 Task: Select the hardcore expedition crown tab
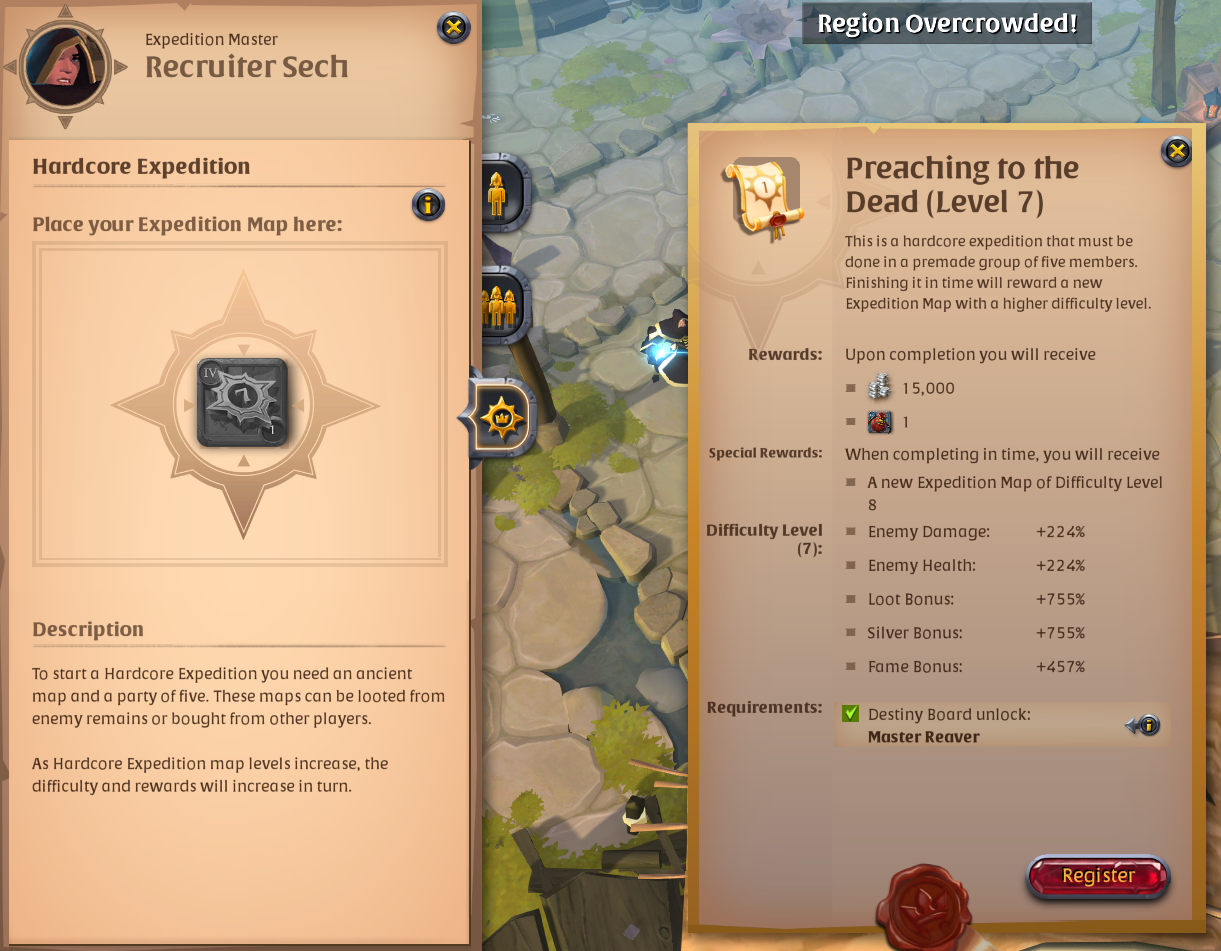click(499, 417)
